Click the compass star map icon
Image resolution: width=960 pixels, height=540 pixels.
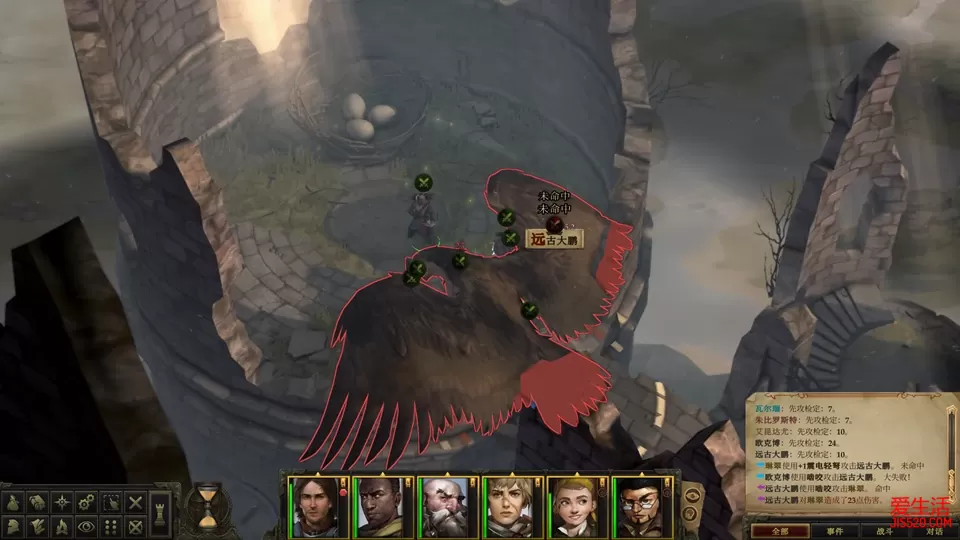click(x=62, y=502)
